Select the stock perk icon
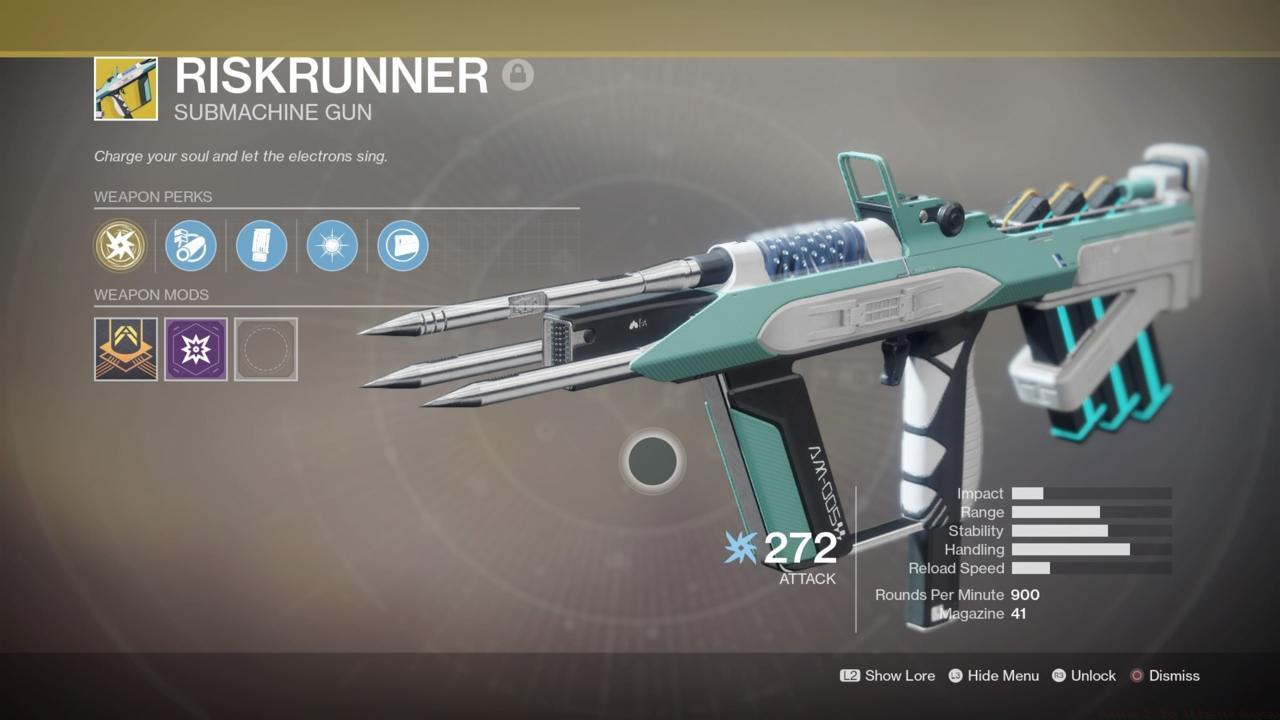1280x720 pixels. [x=401, y=246]
